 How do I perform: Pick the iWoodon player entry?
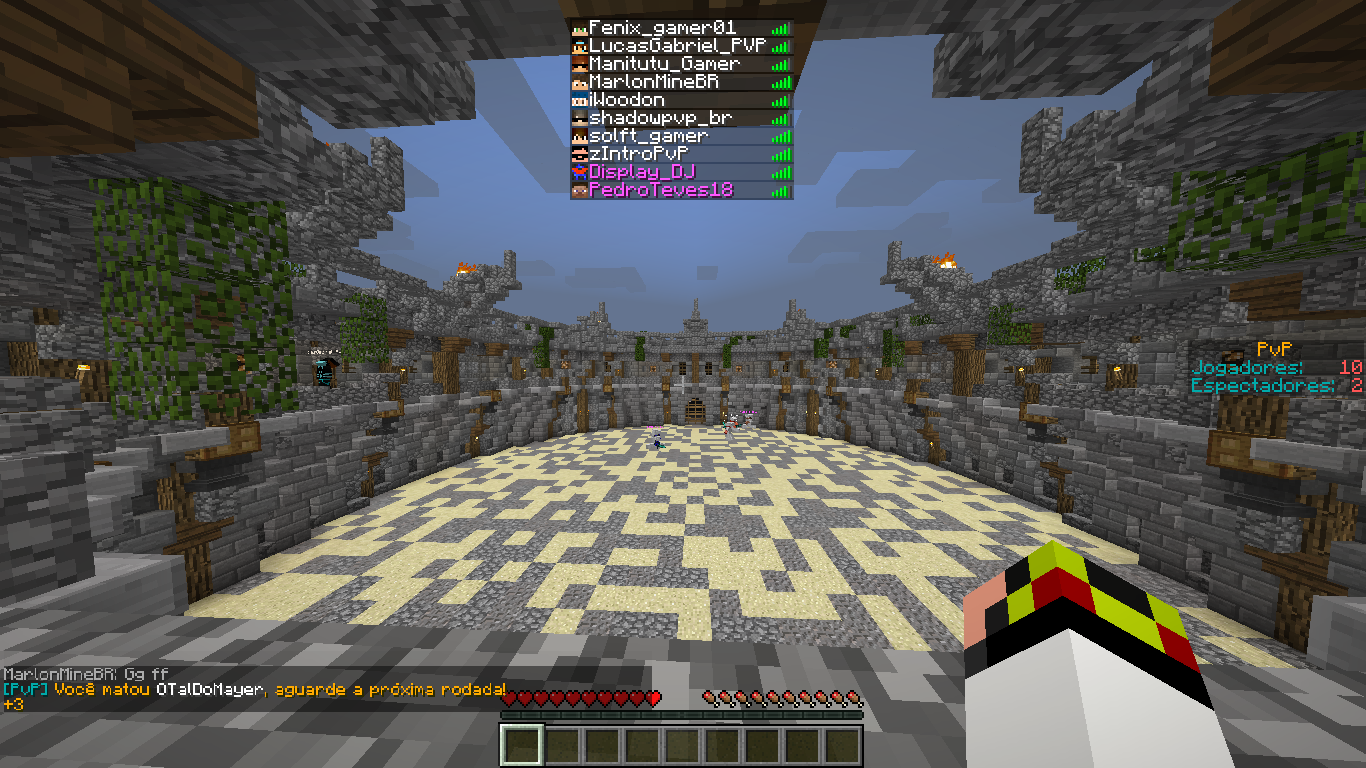coord(626,100)
